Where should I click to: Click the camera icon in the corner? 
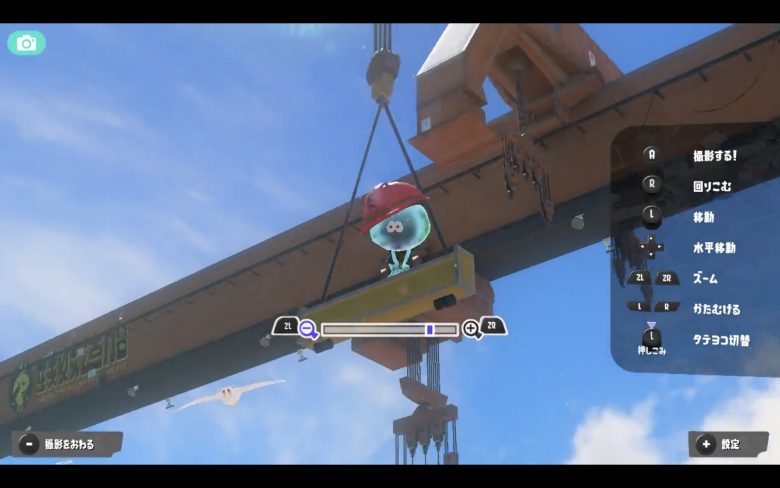click(x=26, y=43)
